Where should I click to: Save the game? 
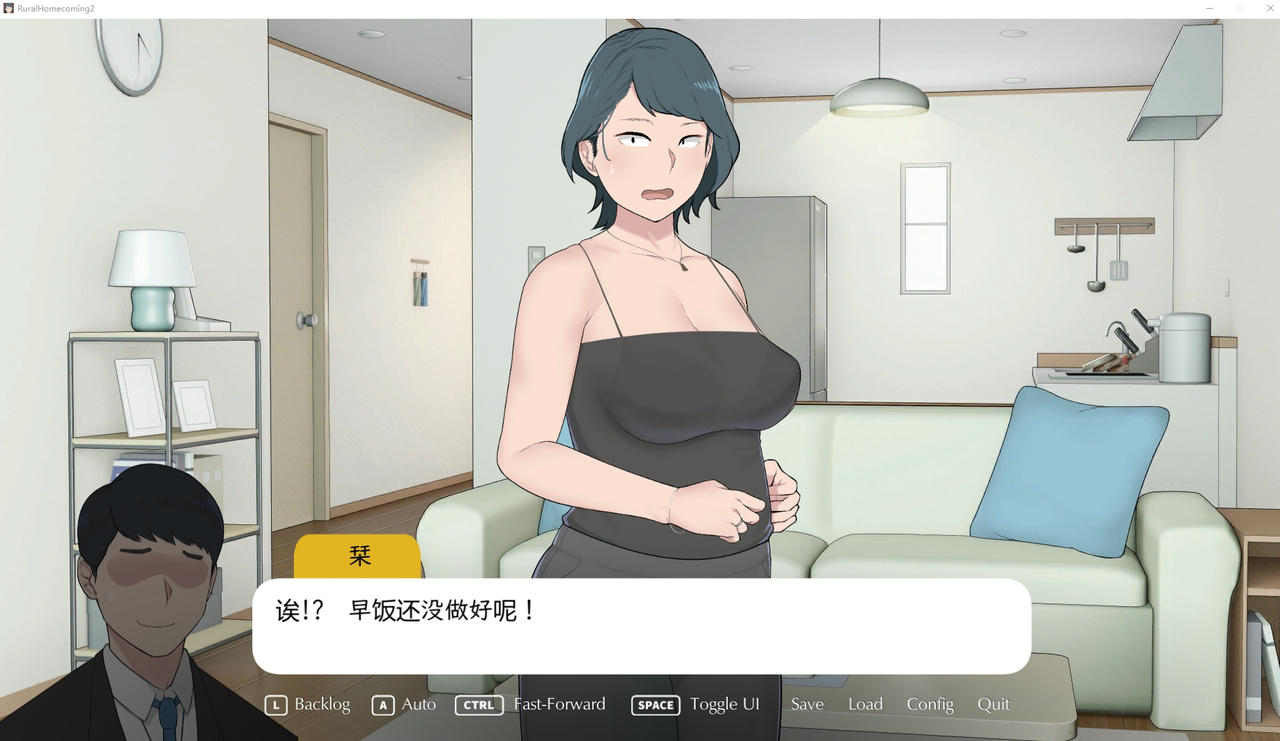(x=807, y=704)
